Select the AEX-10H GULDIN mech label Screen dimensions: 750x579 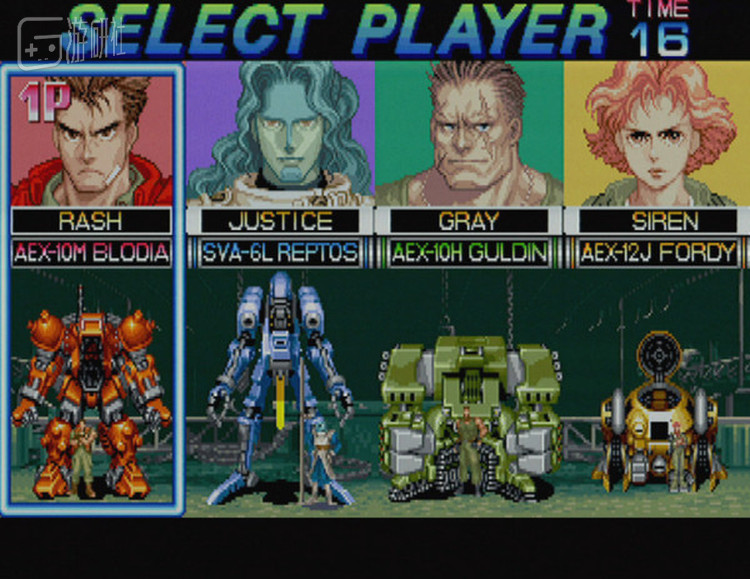point(469,253)
